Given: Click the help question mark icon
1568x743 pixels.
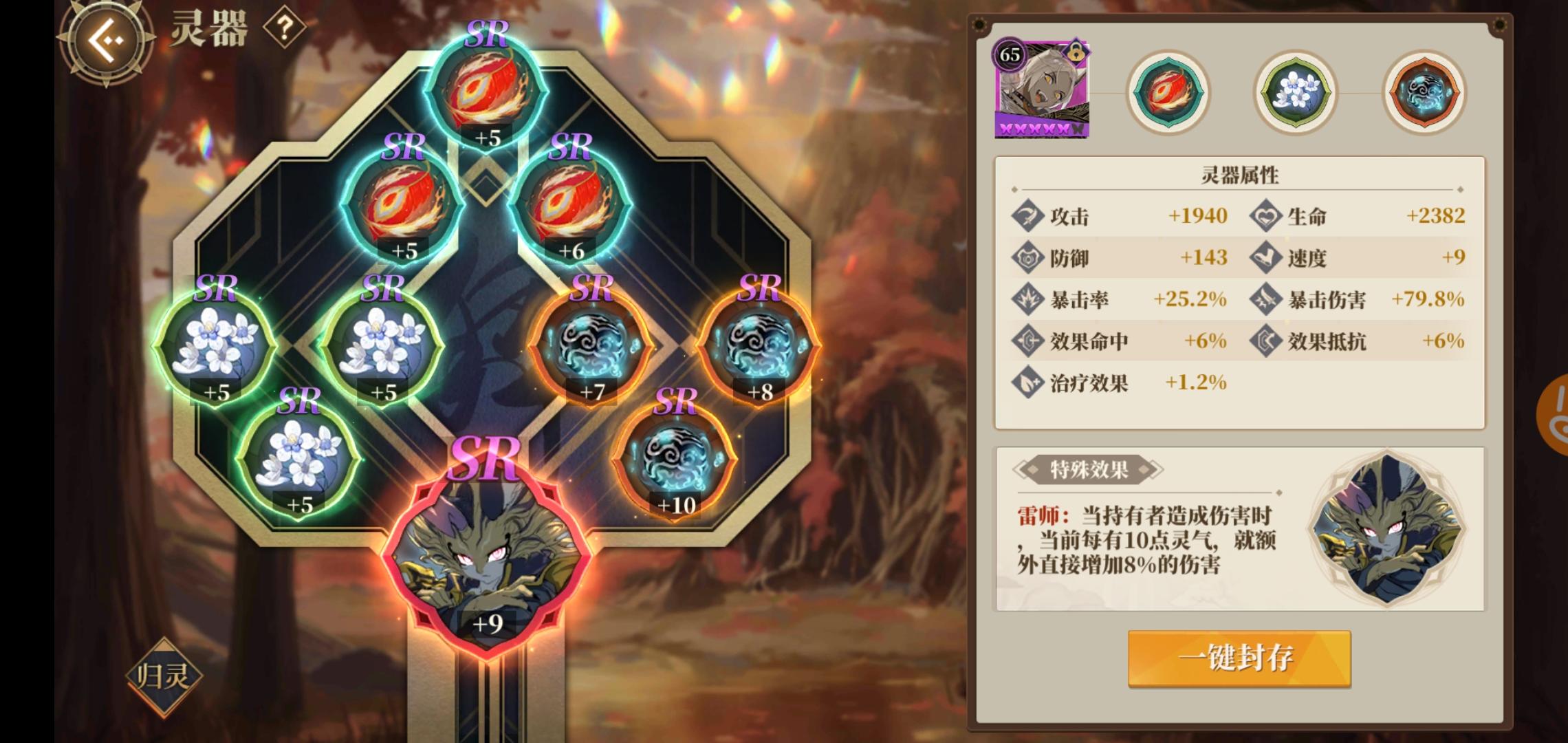Looking at the screenshot, I should pos(286,29).
